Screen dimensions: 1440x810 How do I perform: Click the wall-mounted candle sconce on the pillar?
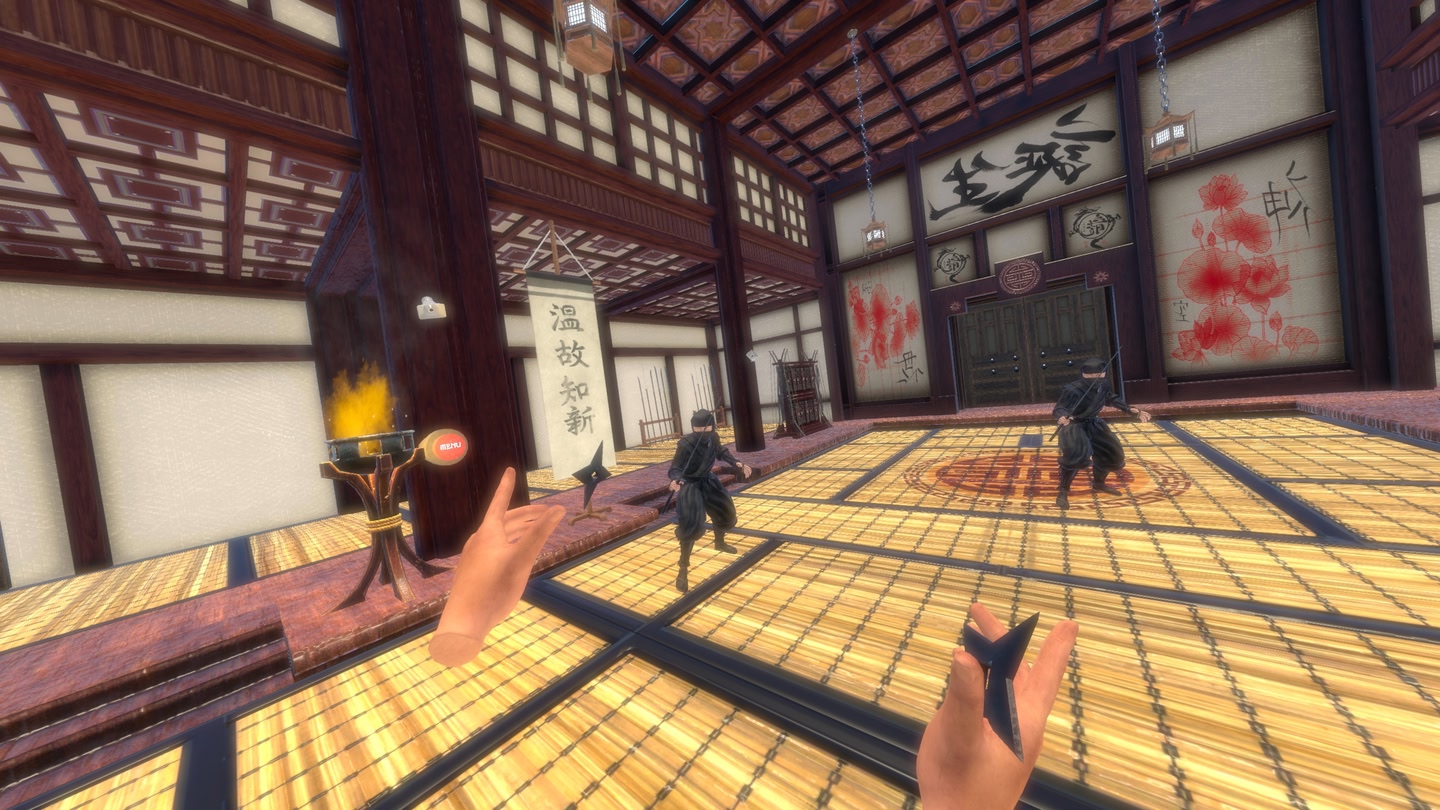coord(430,308)
